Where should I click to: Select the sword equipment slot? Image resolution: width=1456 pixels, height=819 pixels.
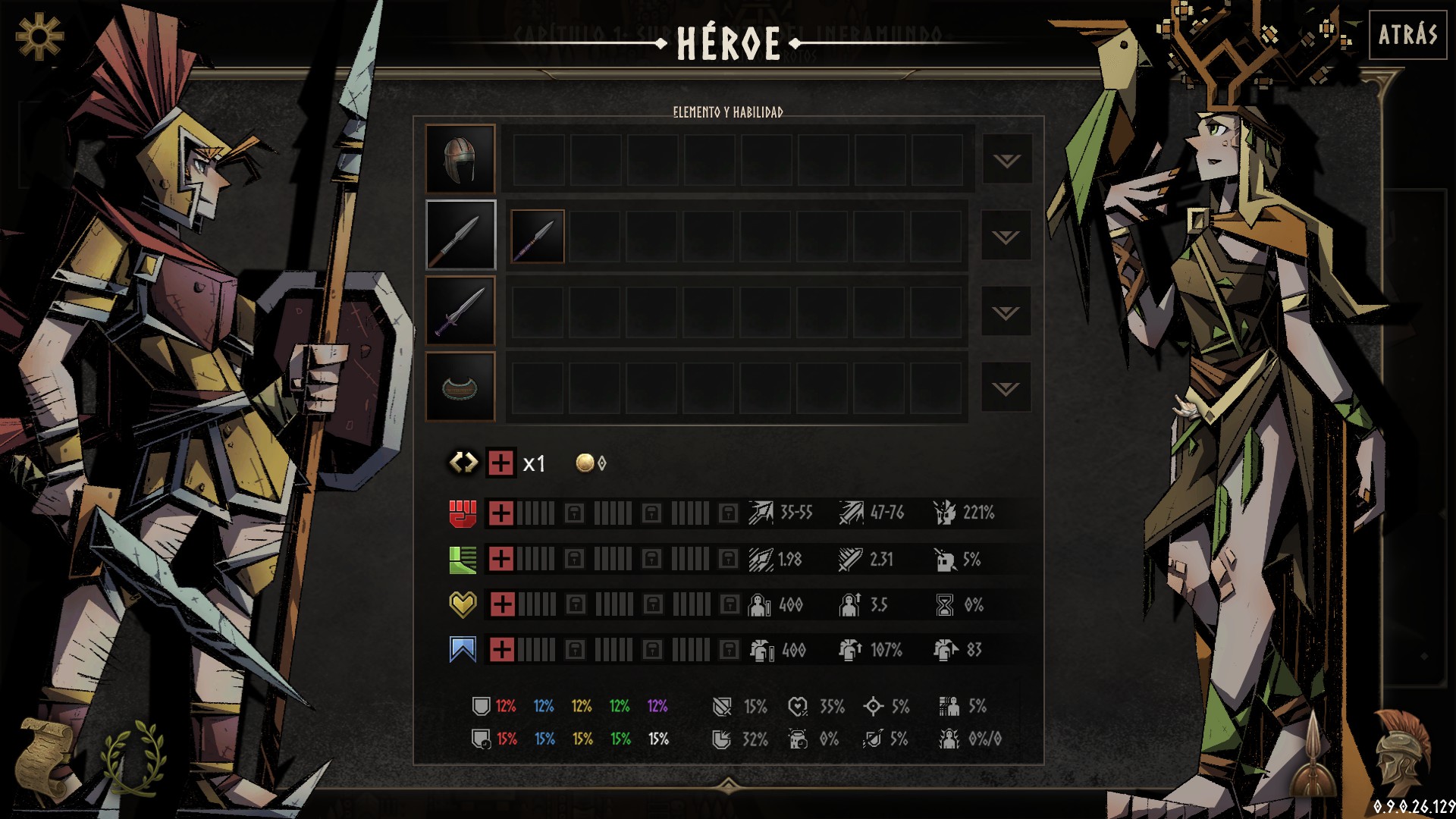pos(460,311)
